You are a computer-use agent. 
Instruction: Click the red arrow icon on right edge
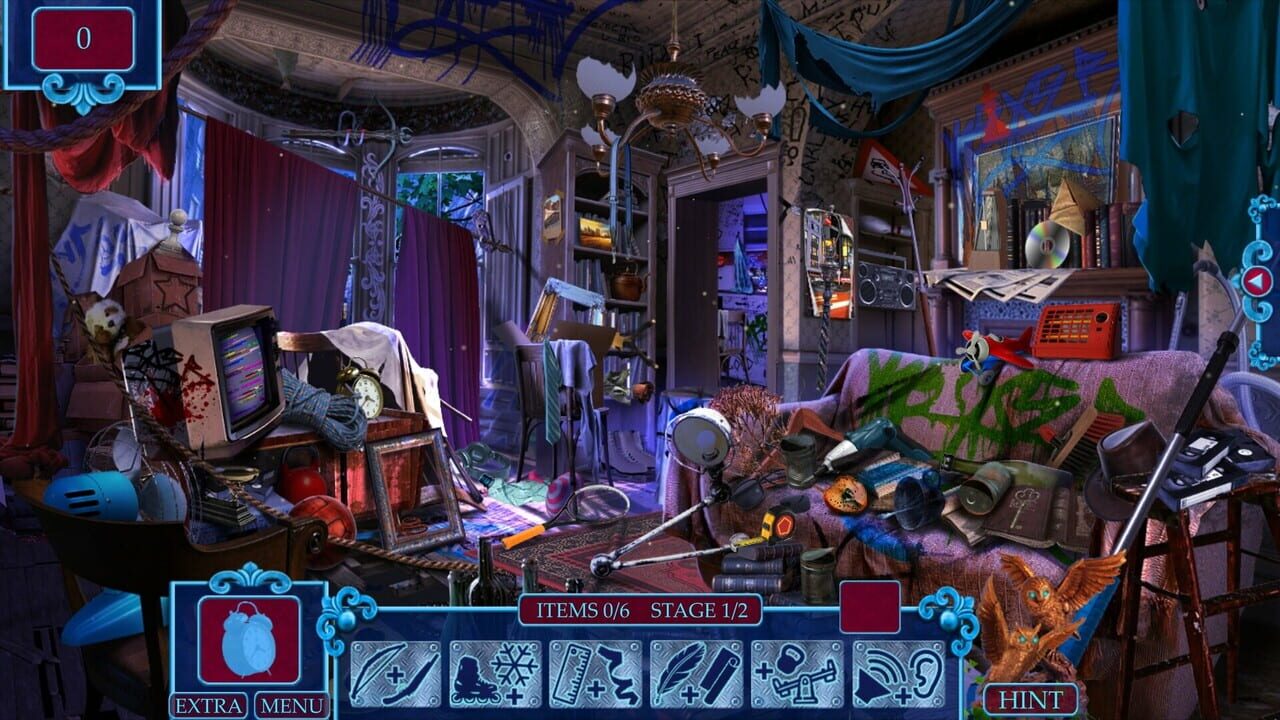point(1258,282)
